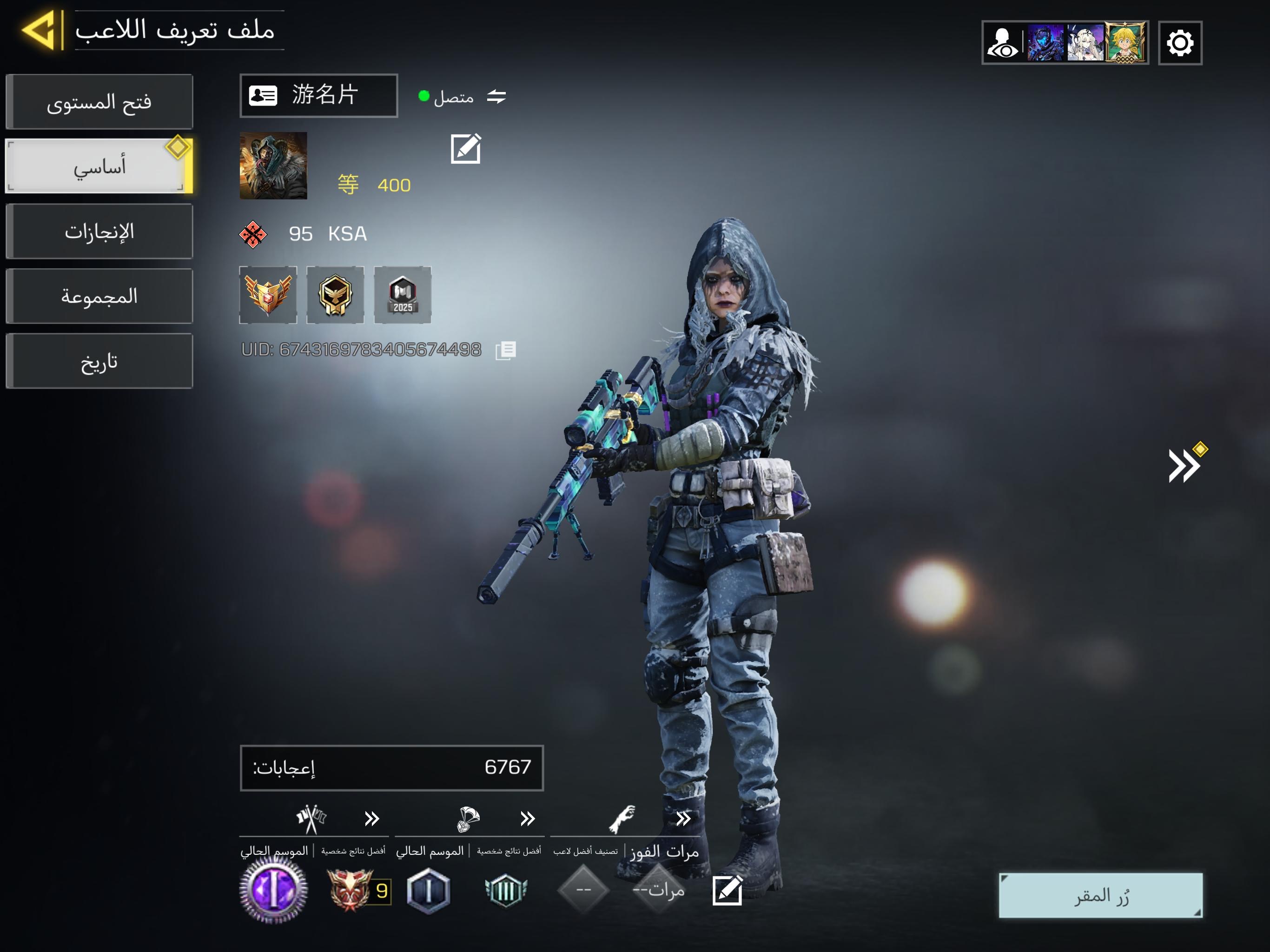
Task: Edit the bottom stats display with pencil
Action: coord(727,891)
